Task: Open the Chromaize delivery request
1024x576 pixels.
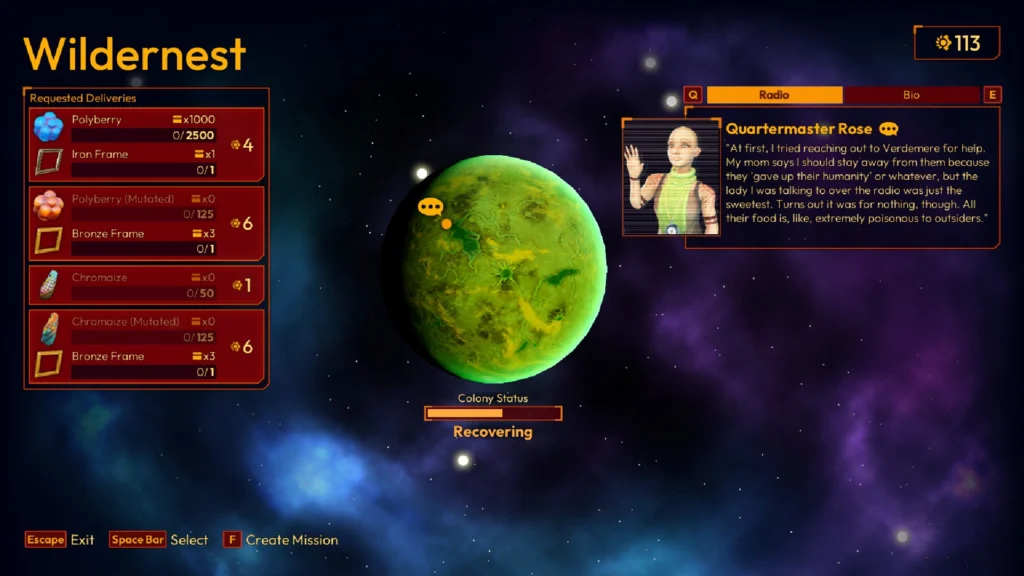Action: coord(146,285)
